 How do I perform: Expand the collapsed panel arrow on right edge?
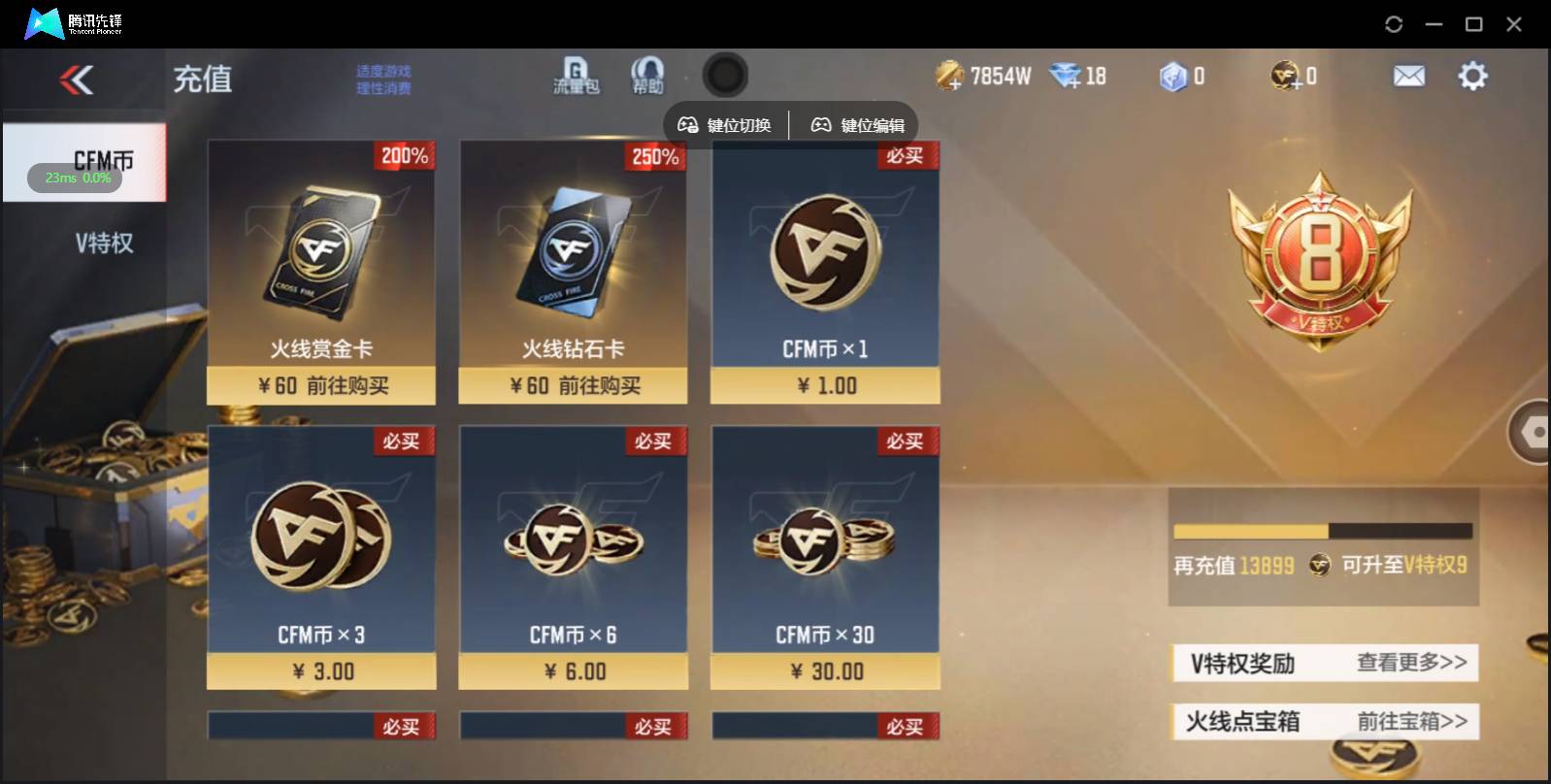pyautogui.click(x=1534, y=431)
